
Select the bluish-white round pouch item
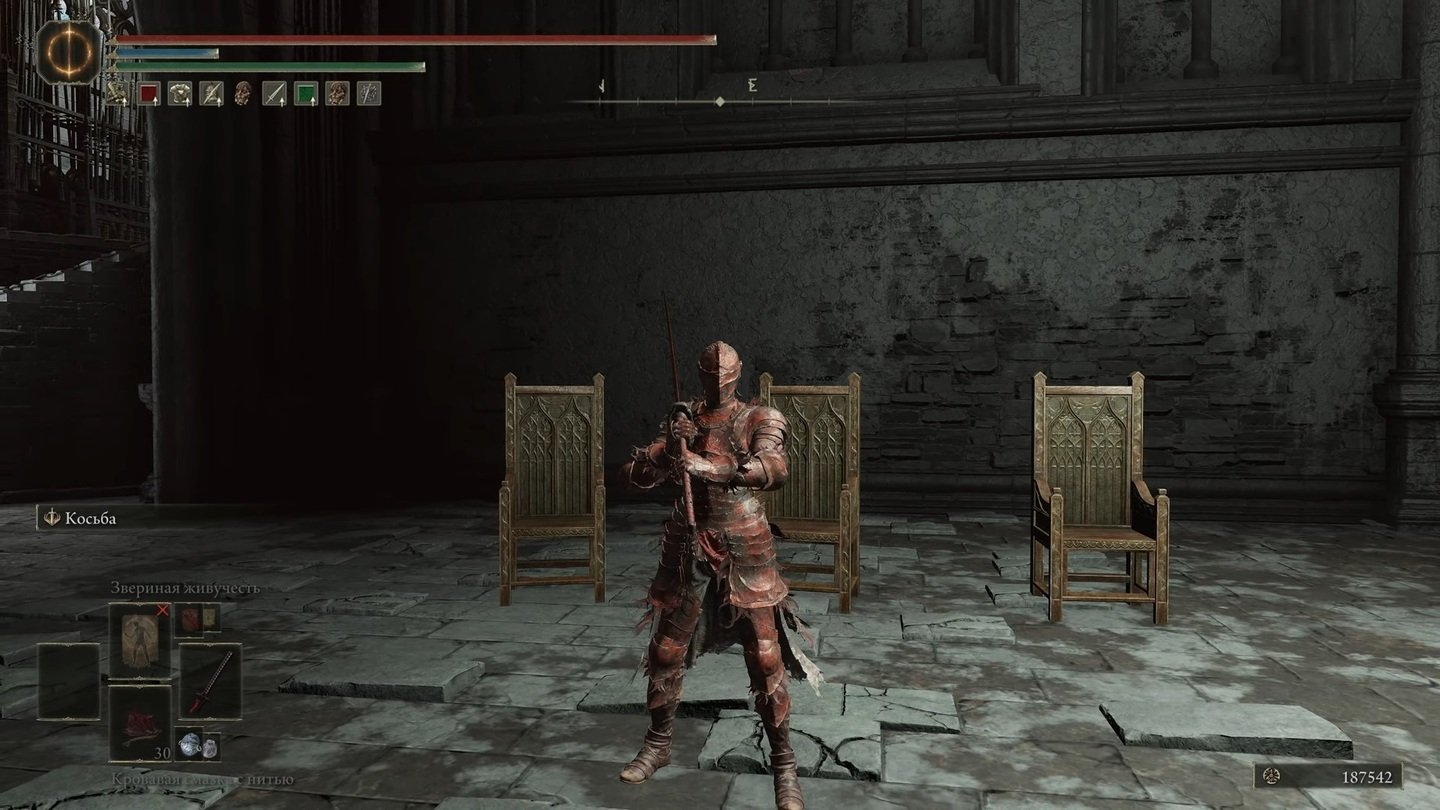click(x=190, y=745)
